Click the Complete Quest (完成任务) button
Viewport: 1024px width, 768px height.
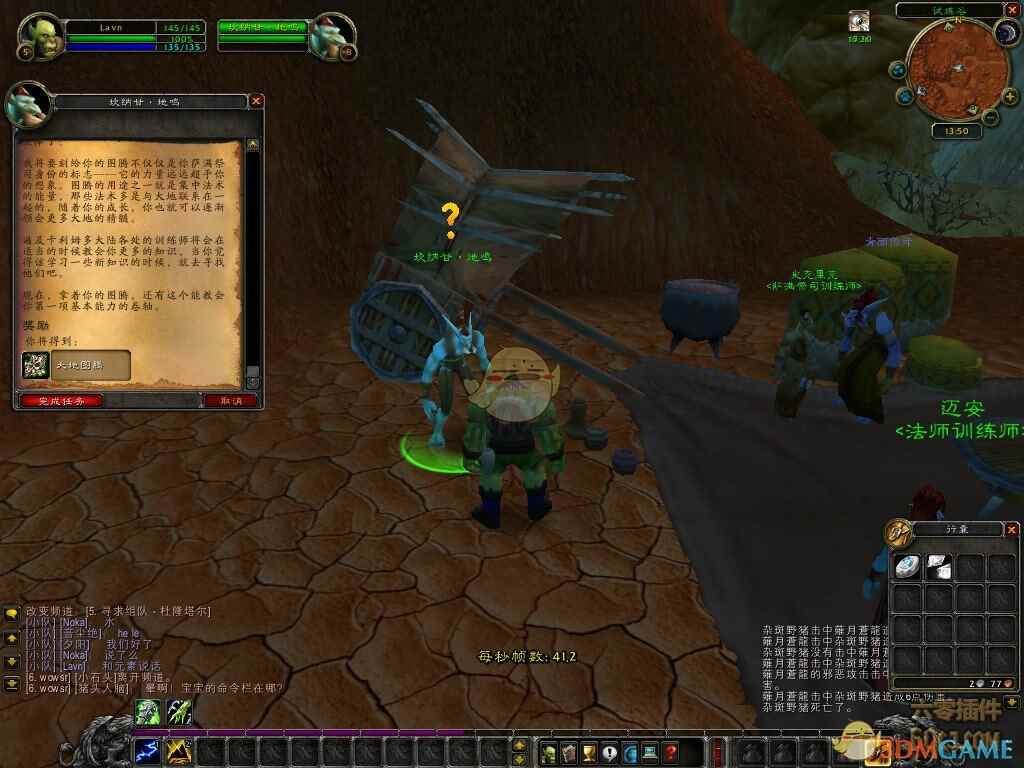(60, 400)
